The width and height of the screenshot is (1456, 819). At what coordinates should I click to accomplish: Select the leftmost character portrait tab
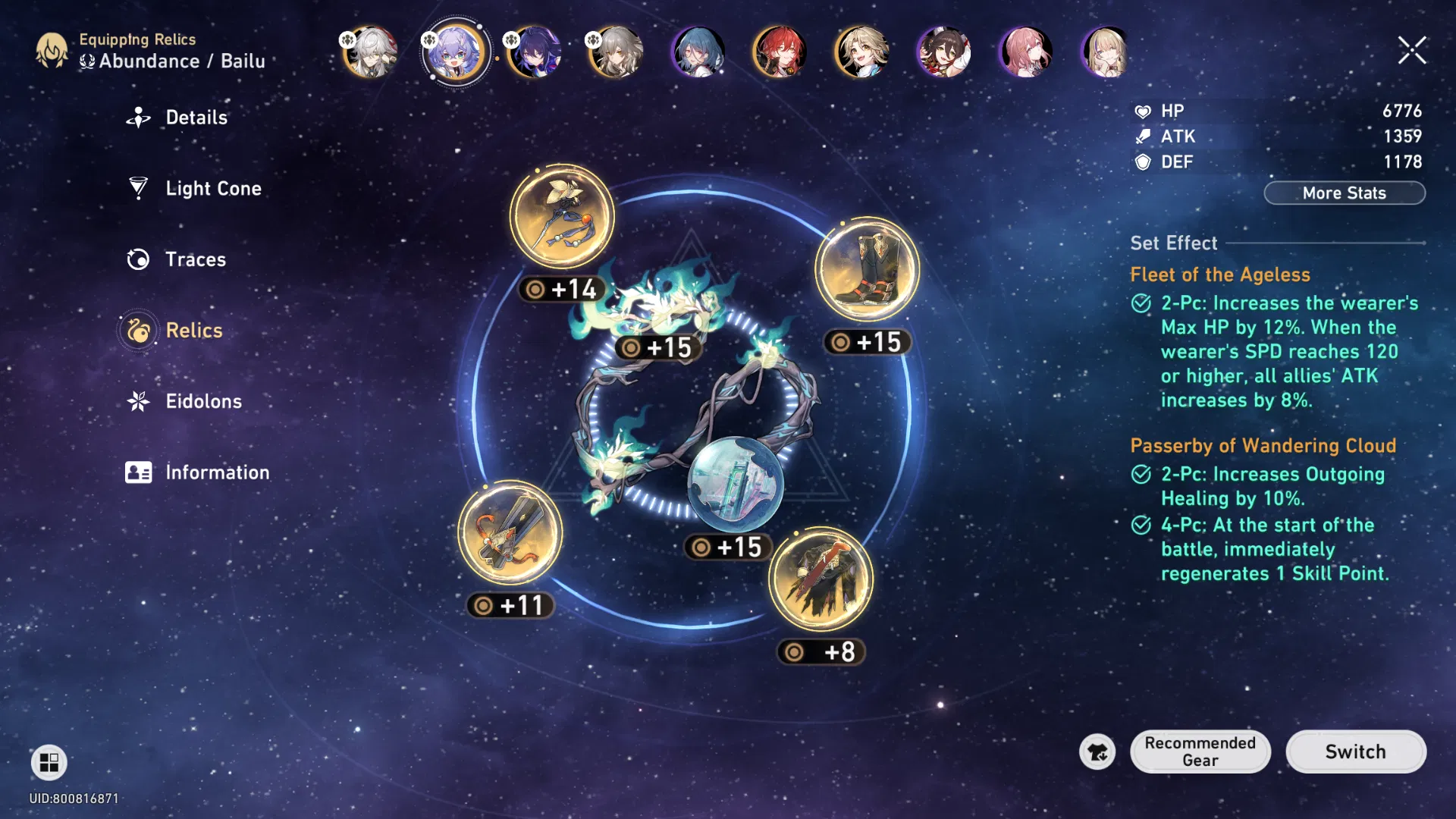tap(369, 52)
